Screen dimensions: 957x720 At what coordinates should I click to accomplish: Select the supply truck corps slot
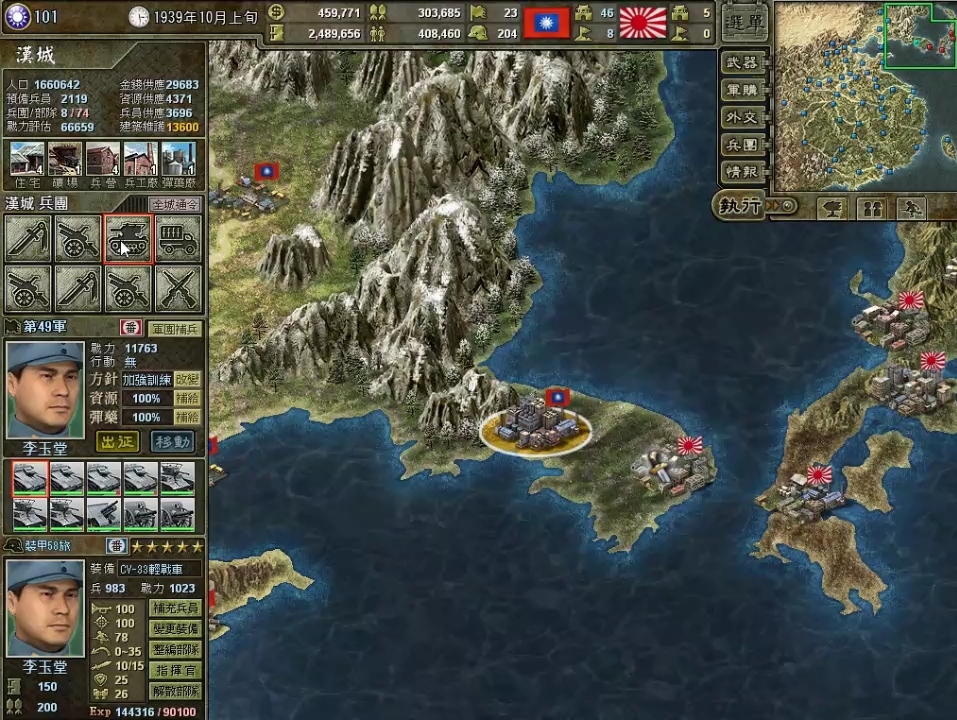[x=178, y=240]
